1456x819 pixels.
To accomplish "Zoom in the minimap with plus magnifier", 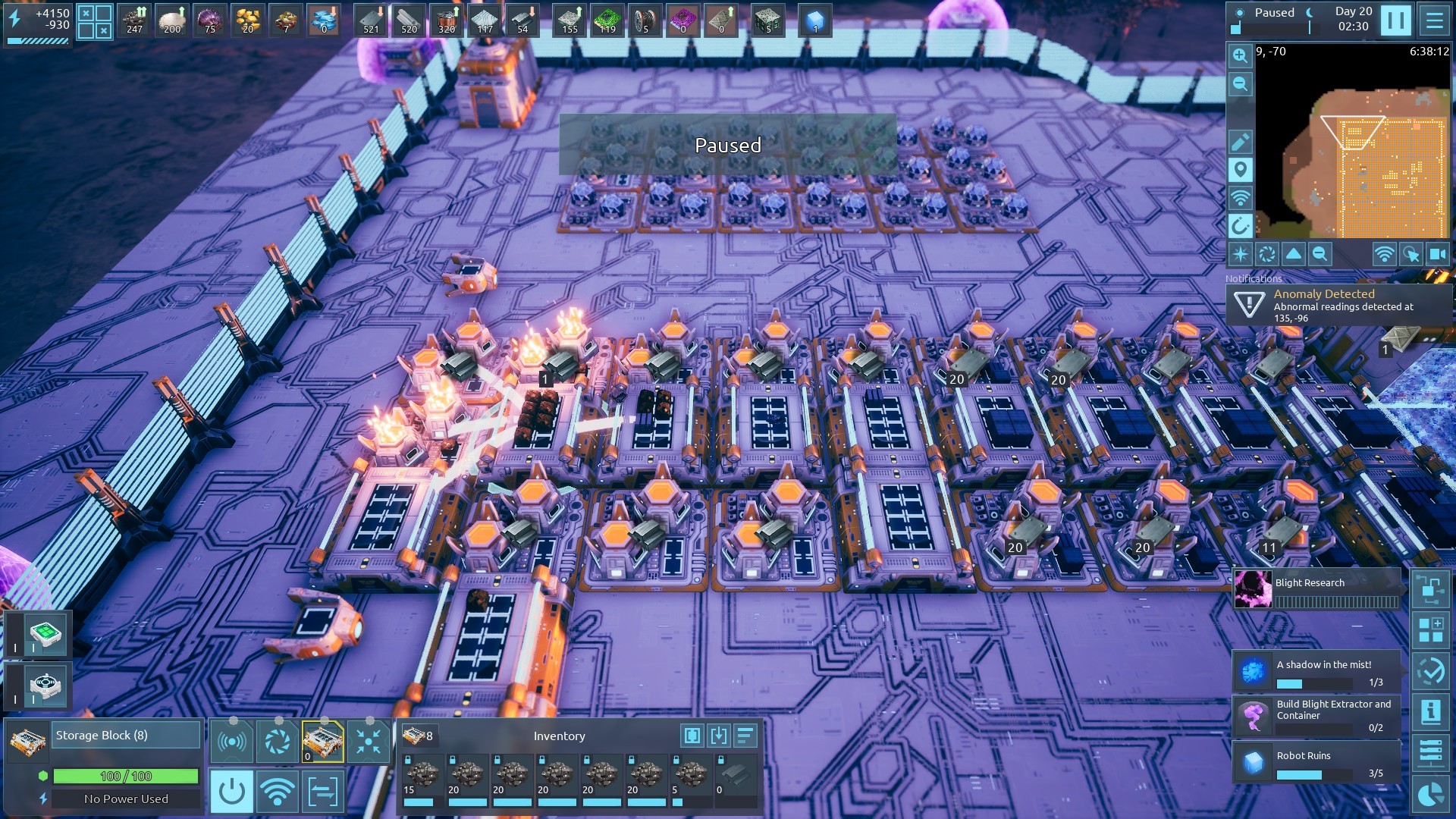I will coord(1240,55).
